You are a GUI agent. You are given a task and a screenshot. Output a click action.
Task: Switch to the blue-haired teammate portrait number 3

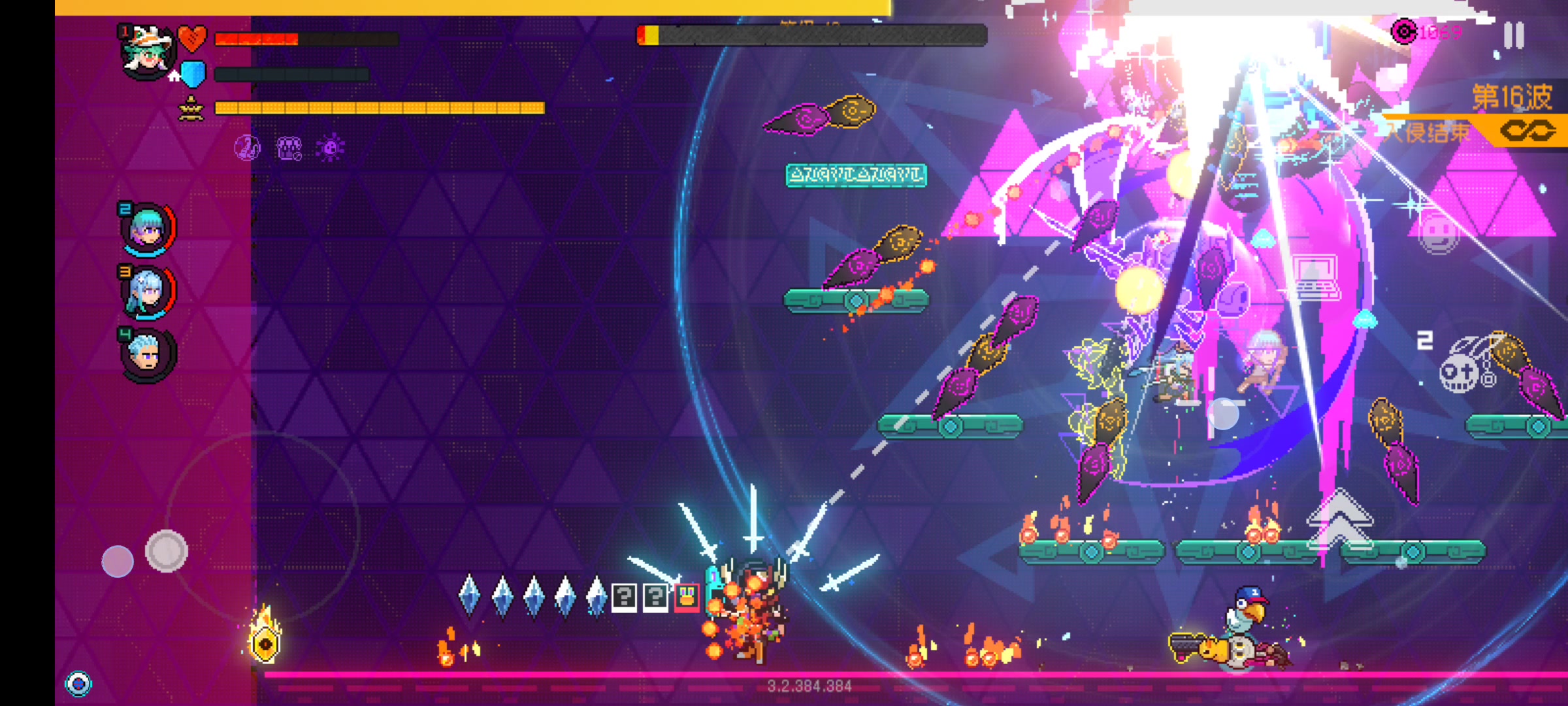click(x=148, y=292)
